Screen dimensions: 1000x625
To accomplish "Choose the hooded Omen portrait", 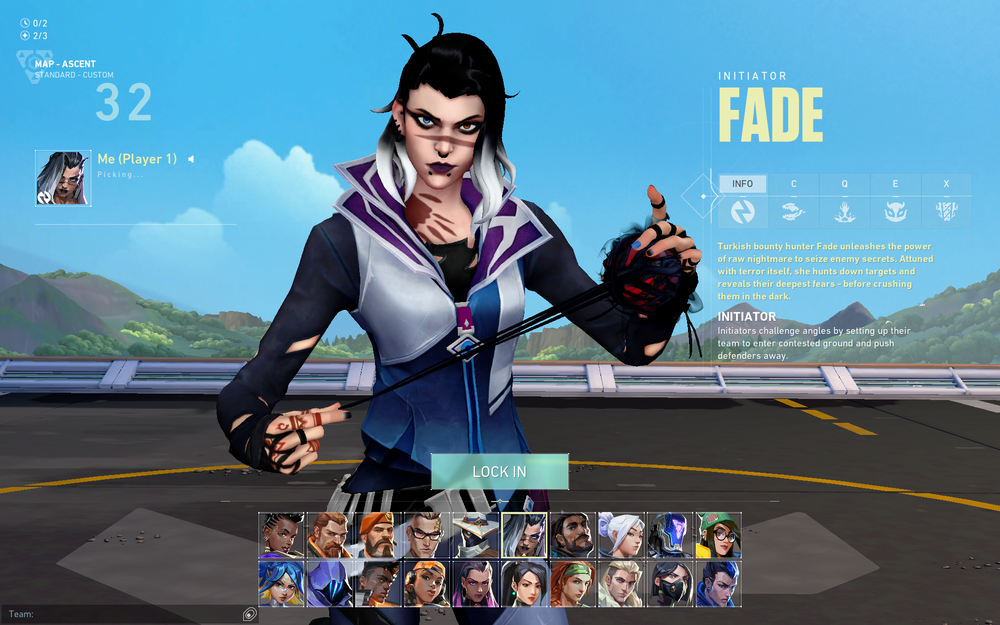I will (327, 583).
